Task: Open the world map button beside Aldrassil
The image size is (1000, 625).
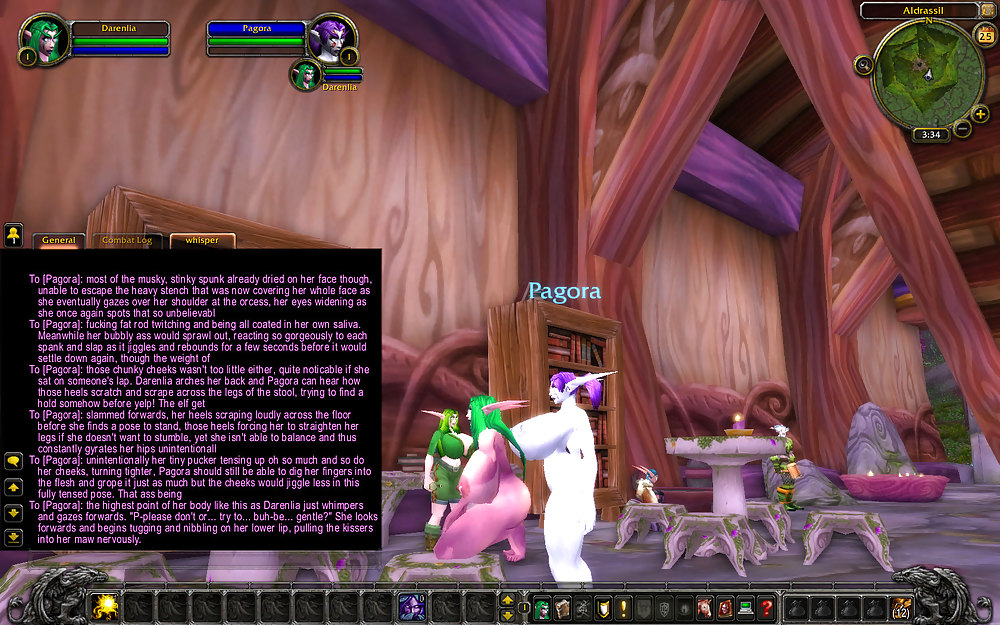Action: coord(987,10)
